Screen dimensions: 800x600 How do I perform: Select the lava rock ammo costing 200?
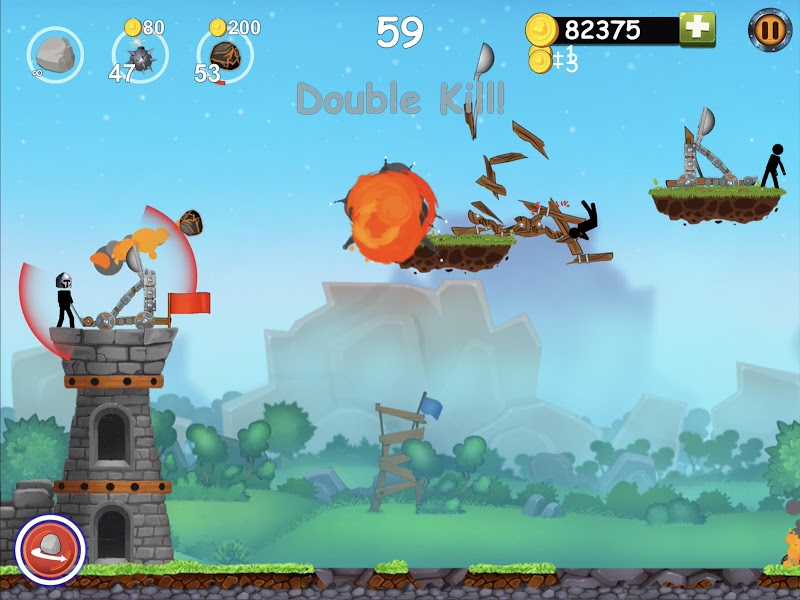click(x=225, y=56)
